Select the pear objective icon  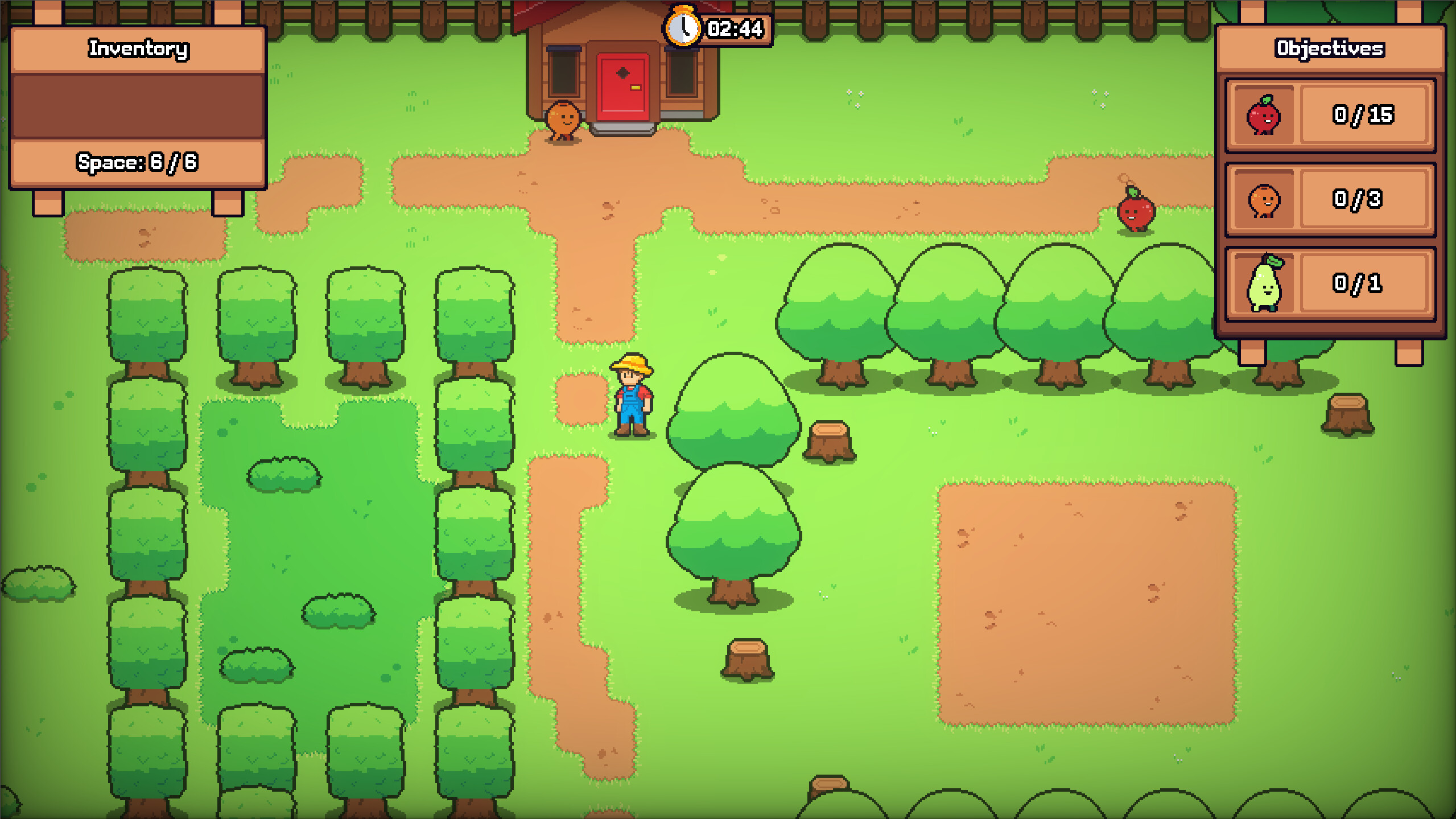coord(1265,283)
